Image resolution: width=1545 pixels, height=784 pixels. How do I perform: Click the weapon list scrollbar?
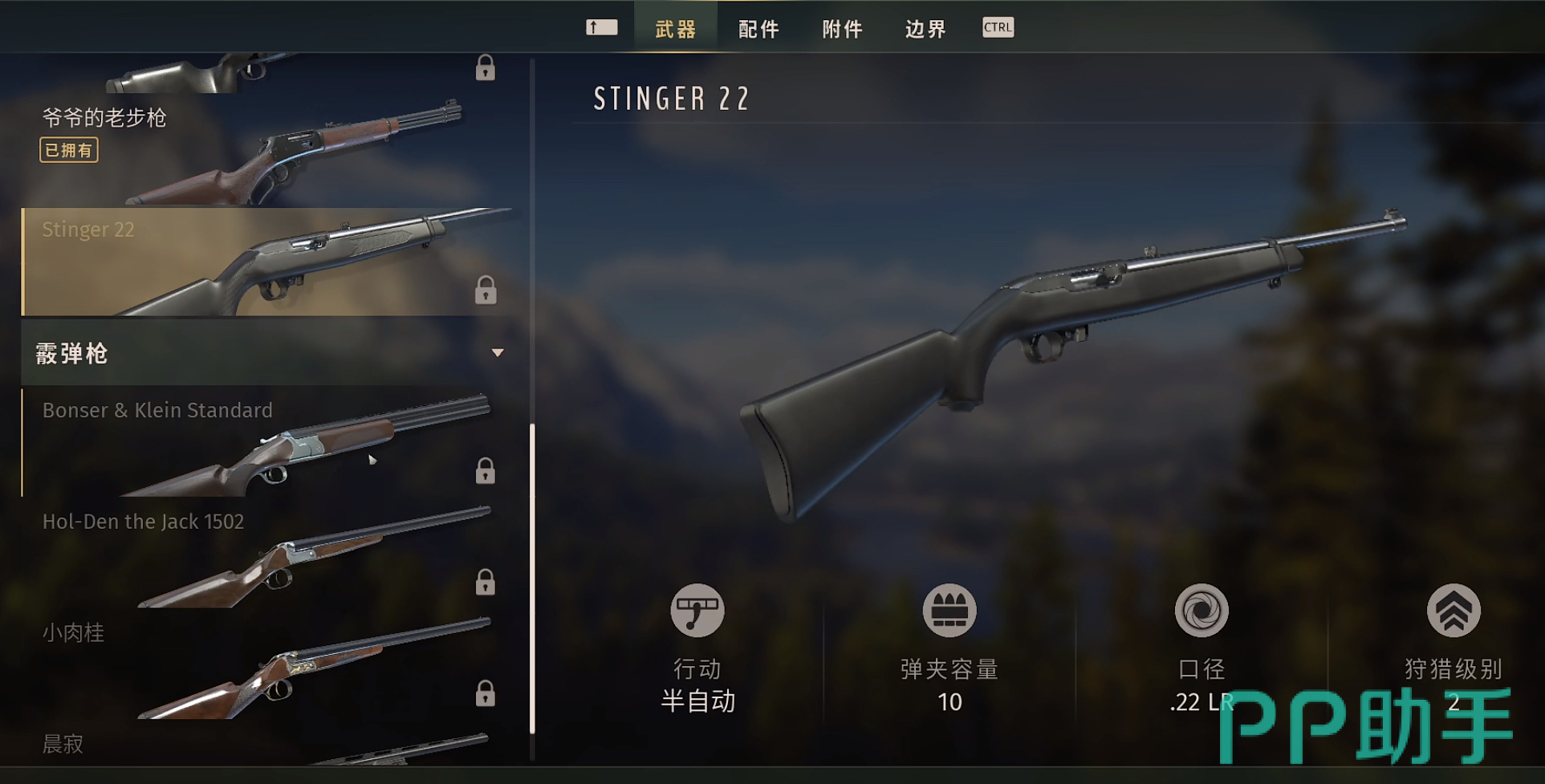pyautogui.click(x=532, y=578)
